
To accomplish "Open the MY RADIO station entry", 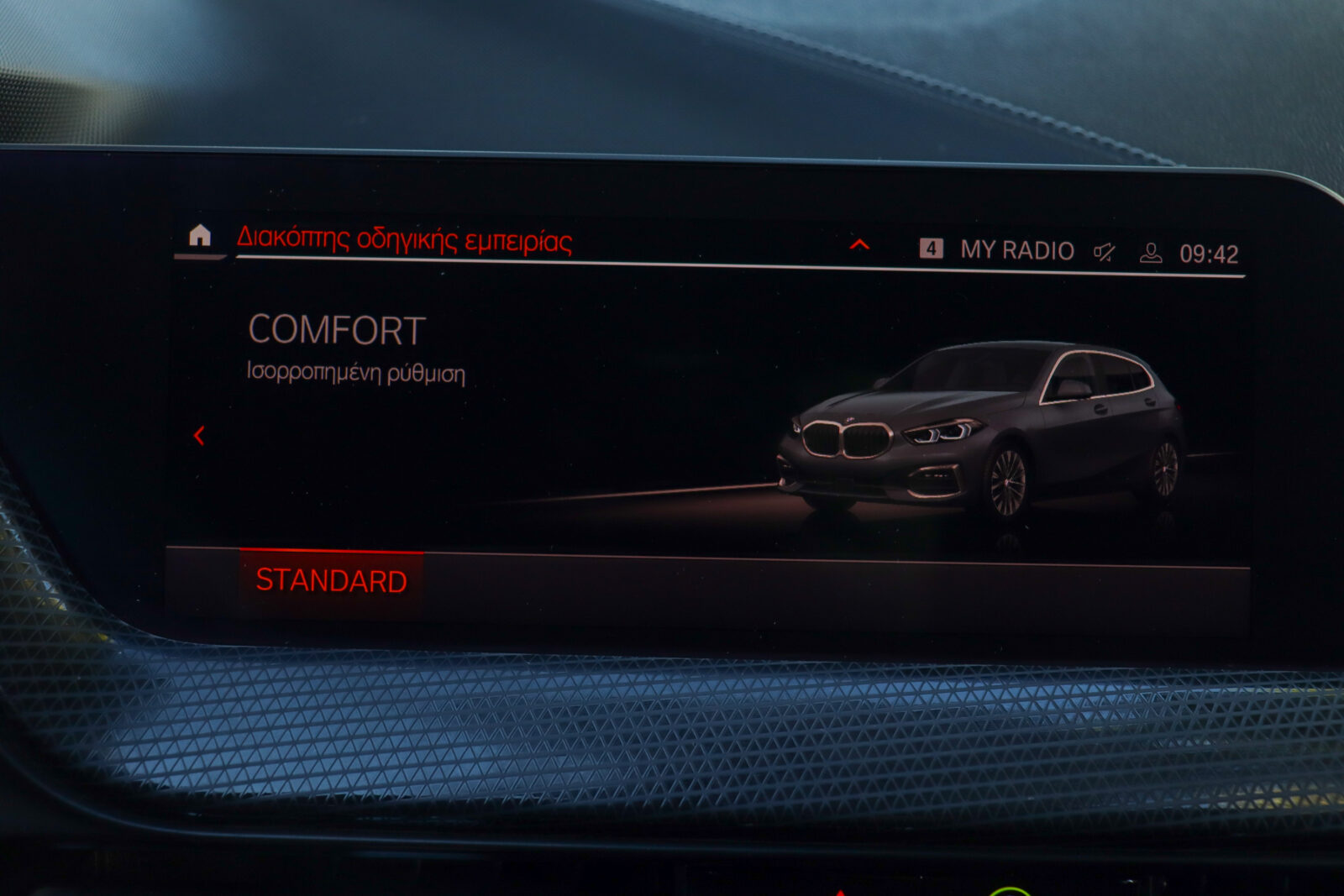I will tap(1016, 250).
